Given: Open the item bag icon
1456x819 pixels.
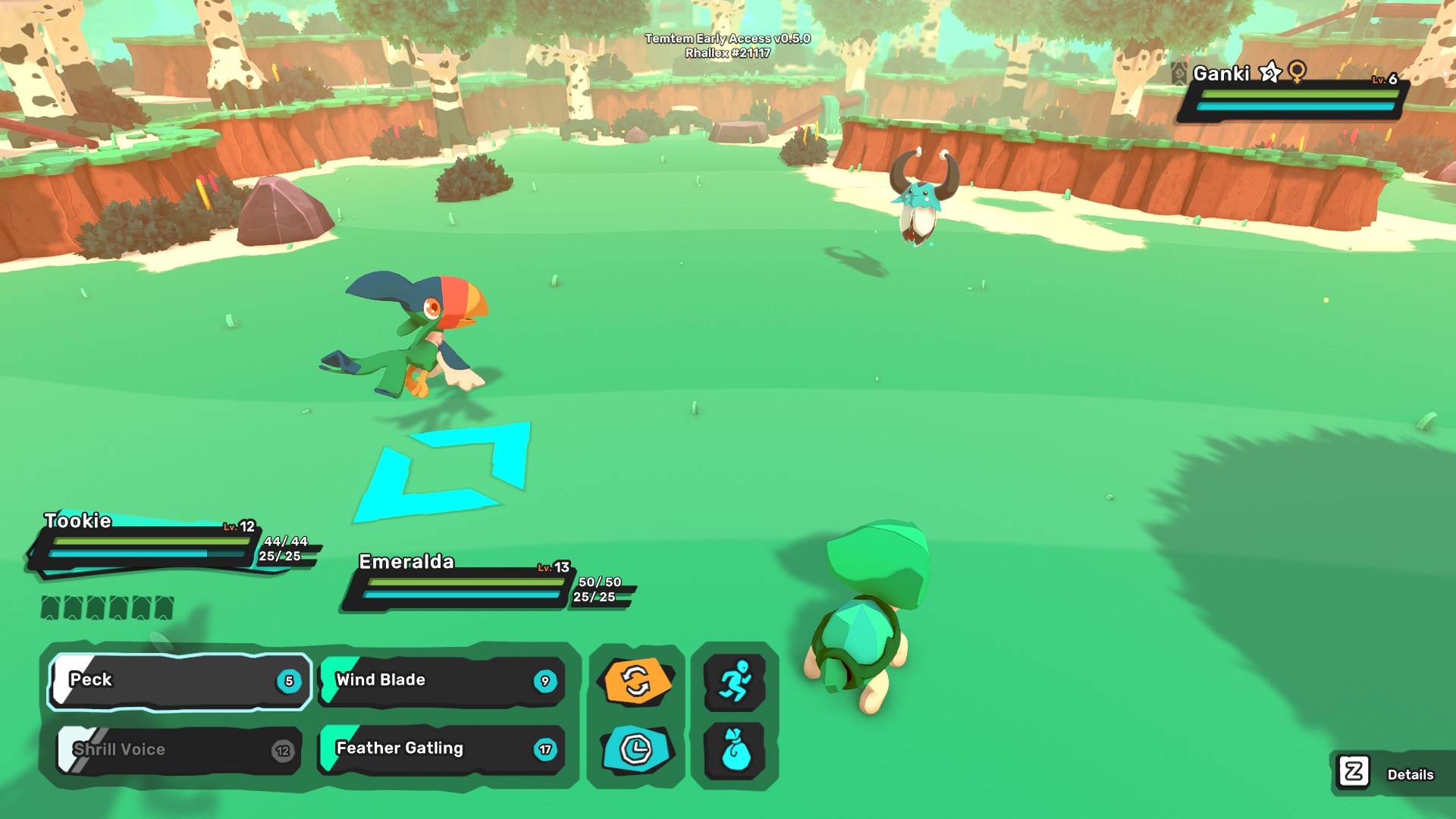Looking at the screenshot, I should pos(736,749).
